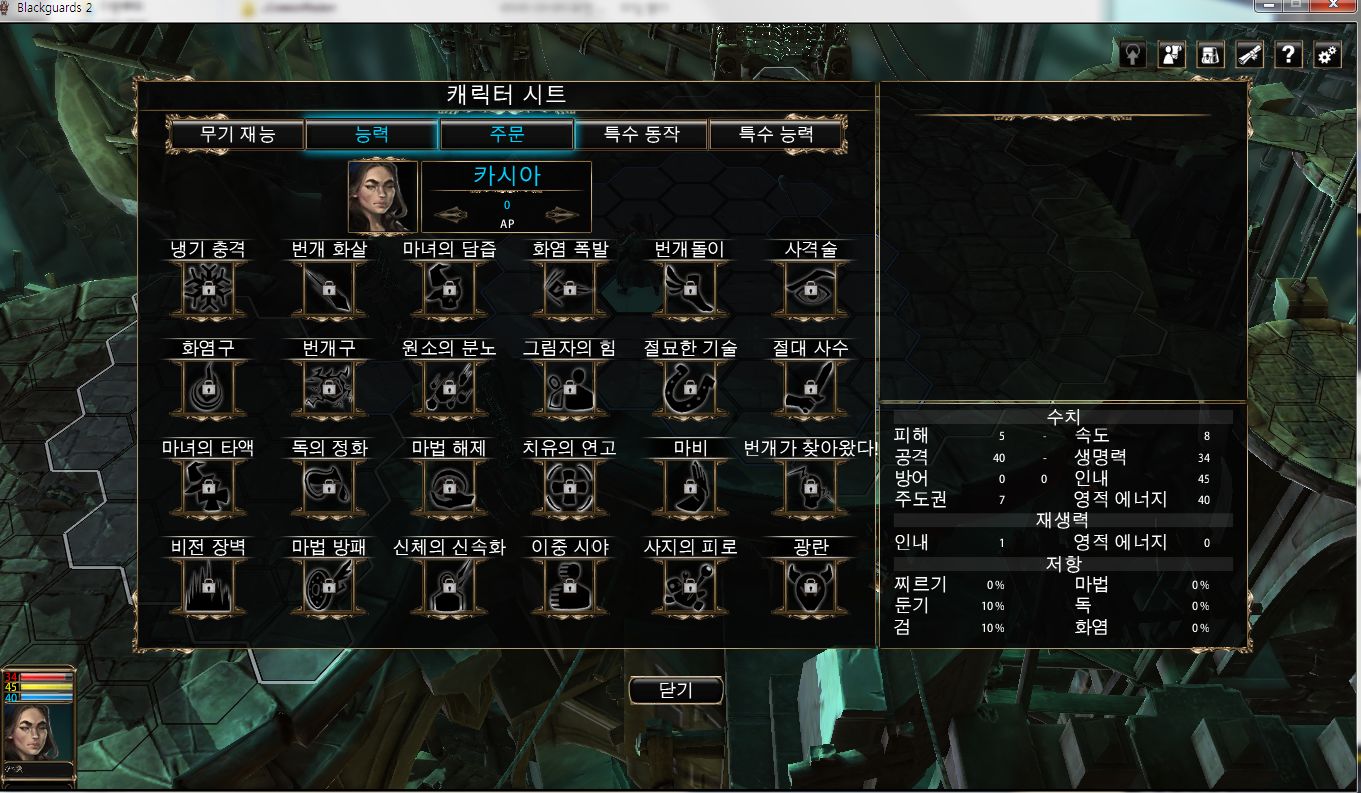
Task: Switch to the 특수 능력 tab
Action: tap(776, 135)
